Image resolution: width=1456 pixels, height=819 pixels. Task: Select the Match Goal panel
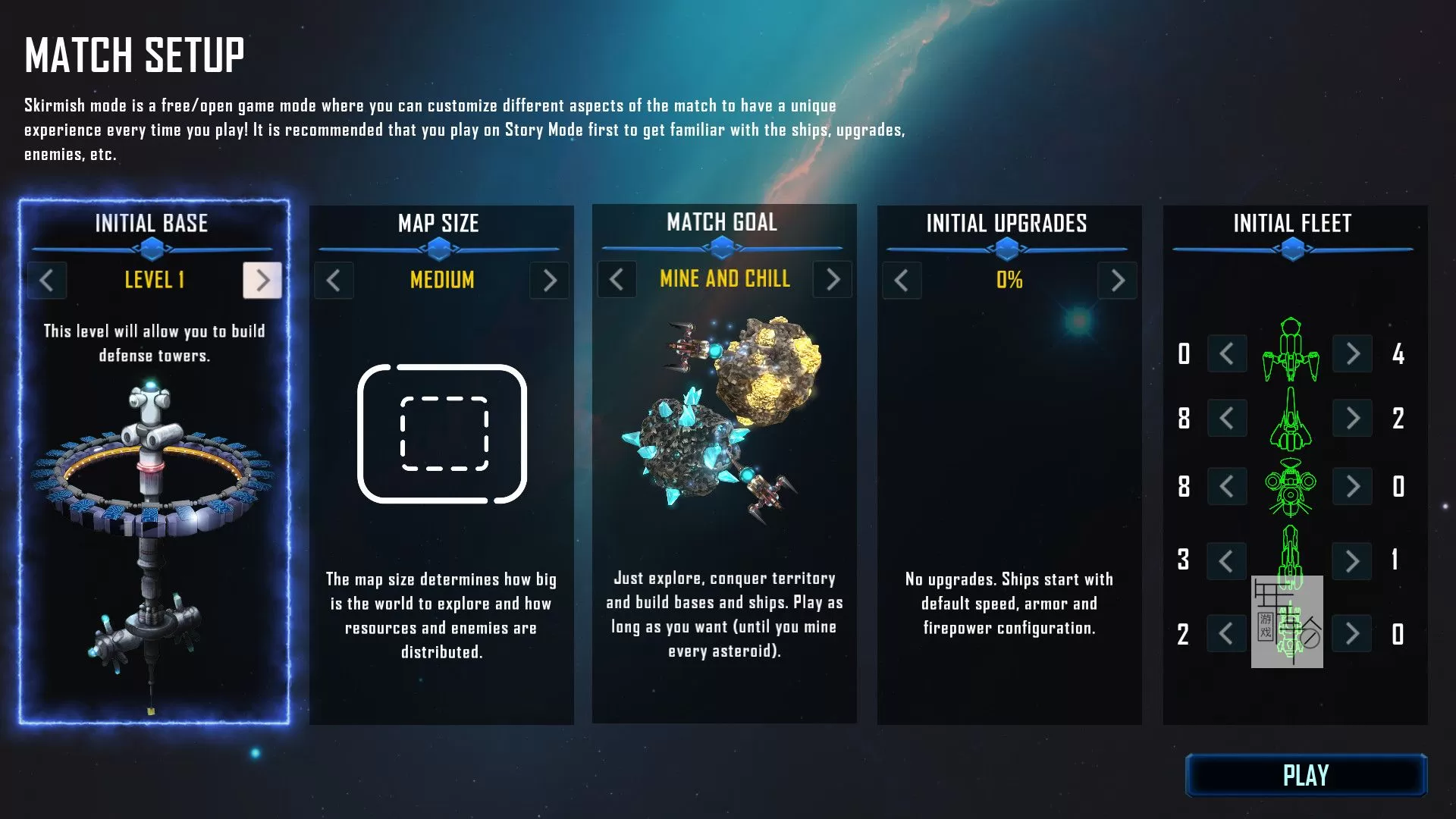coord(724,463)
